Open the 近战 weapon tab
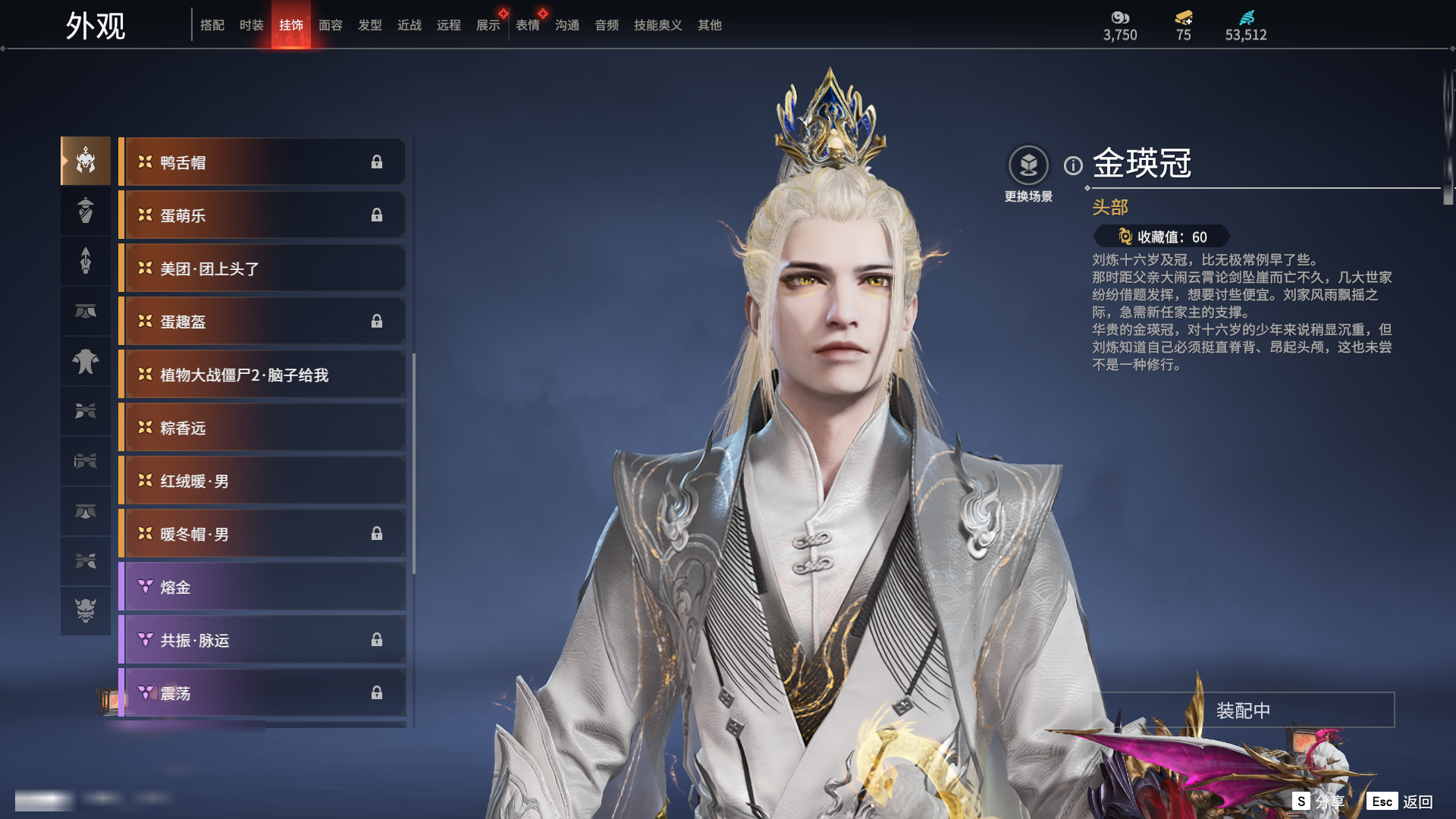This screenshot has width=1456, height=819. (x=409, y=25)
